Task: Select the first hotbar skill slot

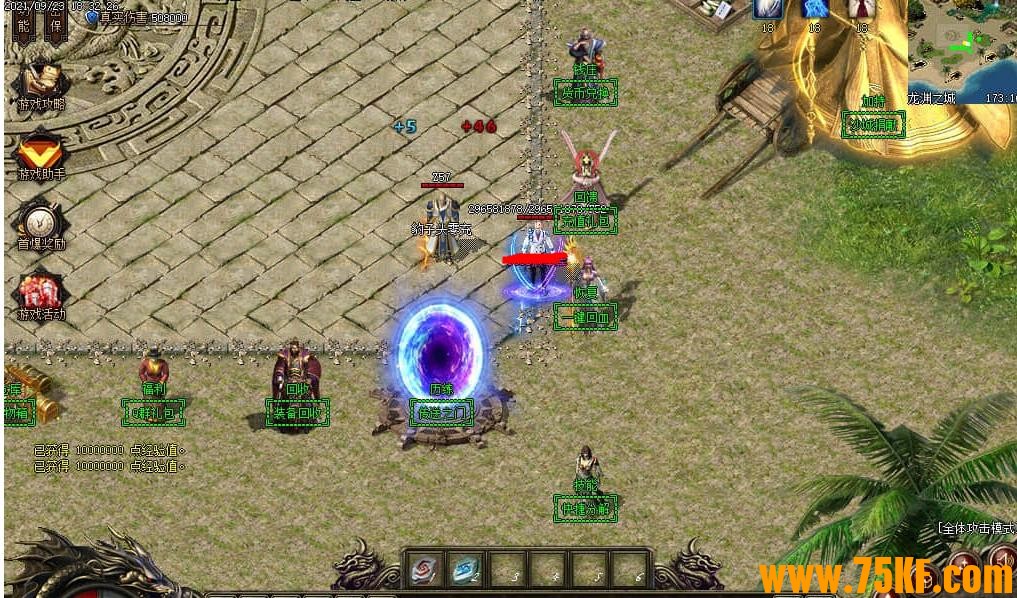Action: point(423,569)
